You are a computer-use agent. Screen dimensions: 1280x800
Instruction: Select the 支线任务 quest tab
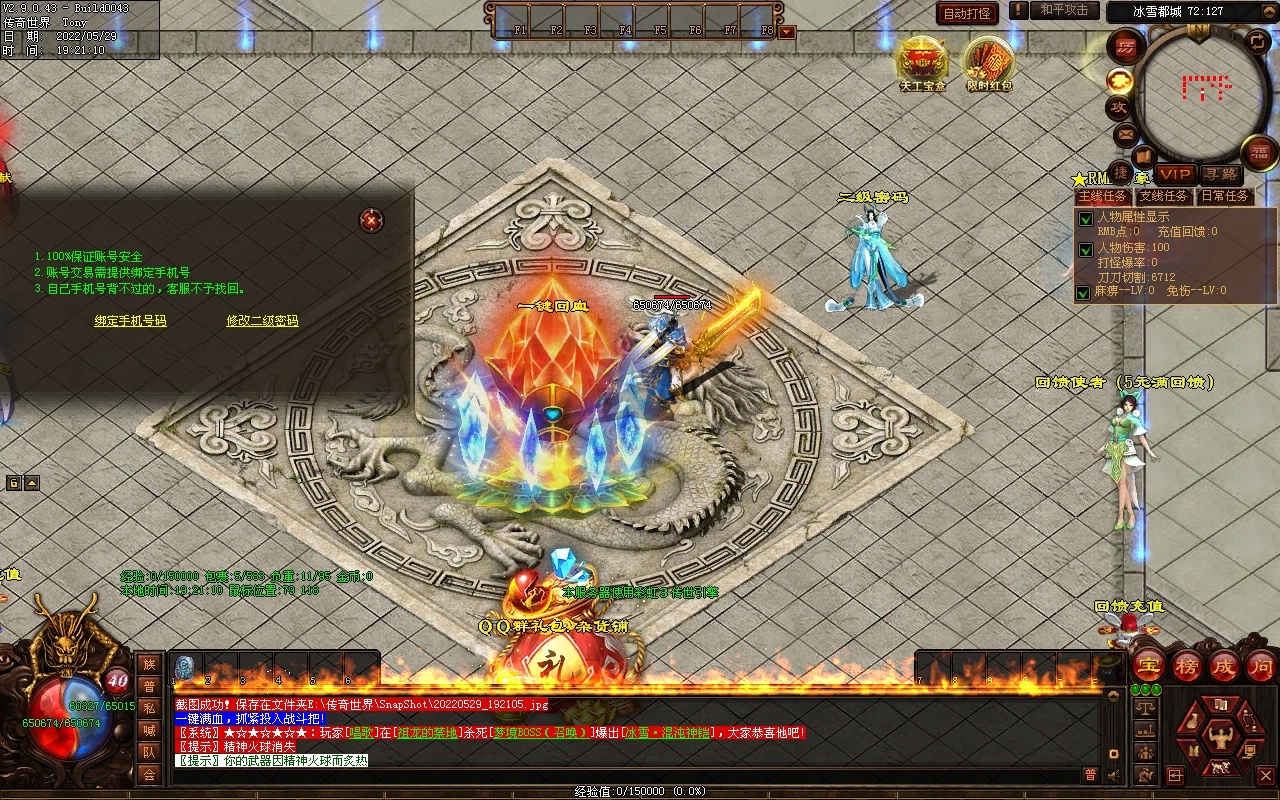pos(1164,197)
